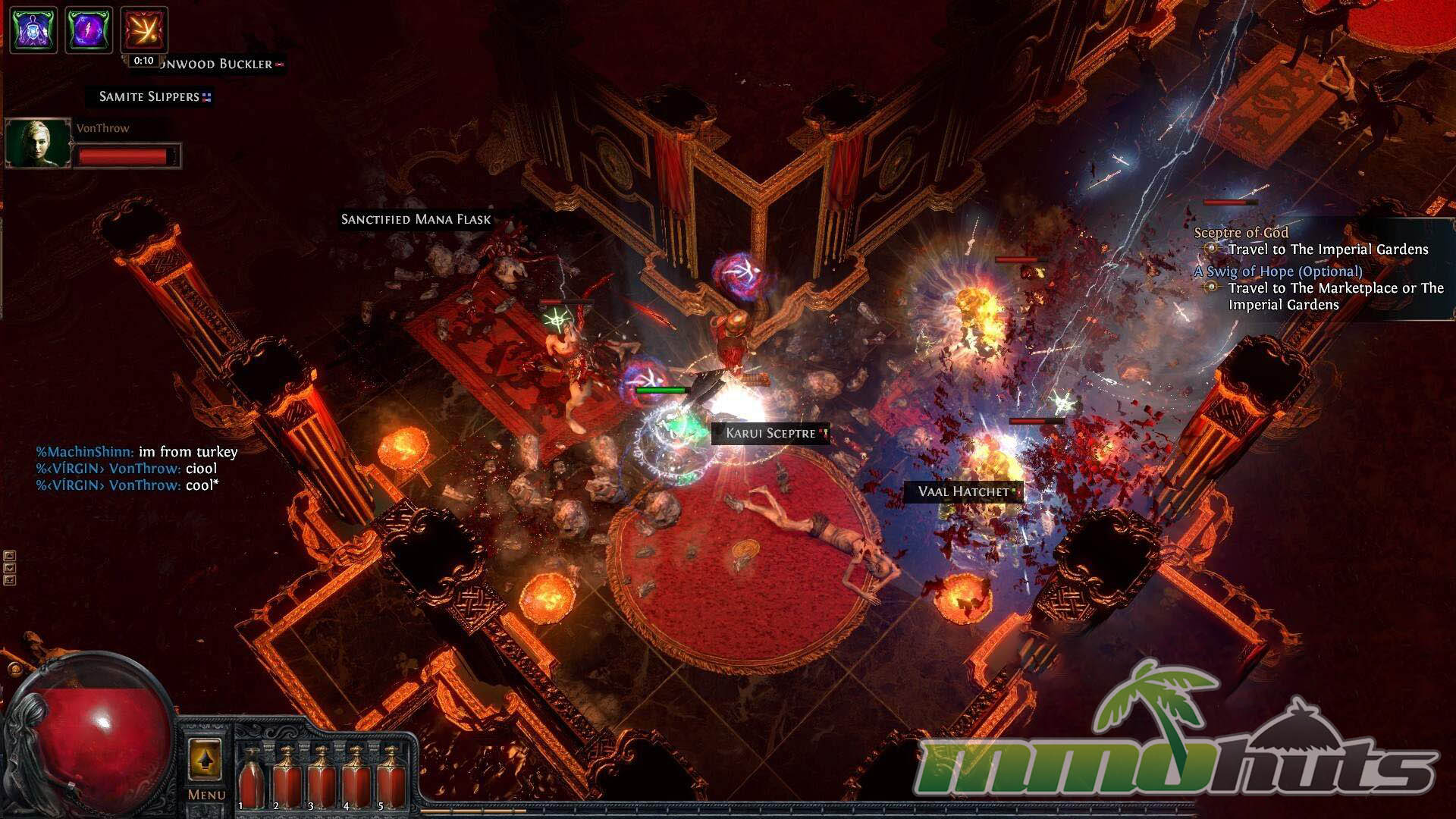Open the Sceptre of God quest entry

coord(1241,233)
